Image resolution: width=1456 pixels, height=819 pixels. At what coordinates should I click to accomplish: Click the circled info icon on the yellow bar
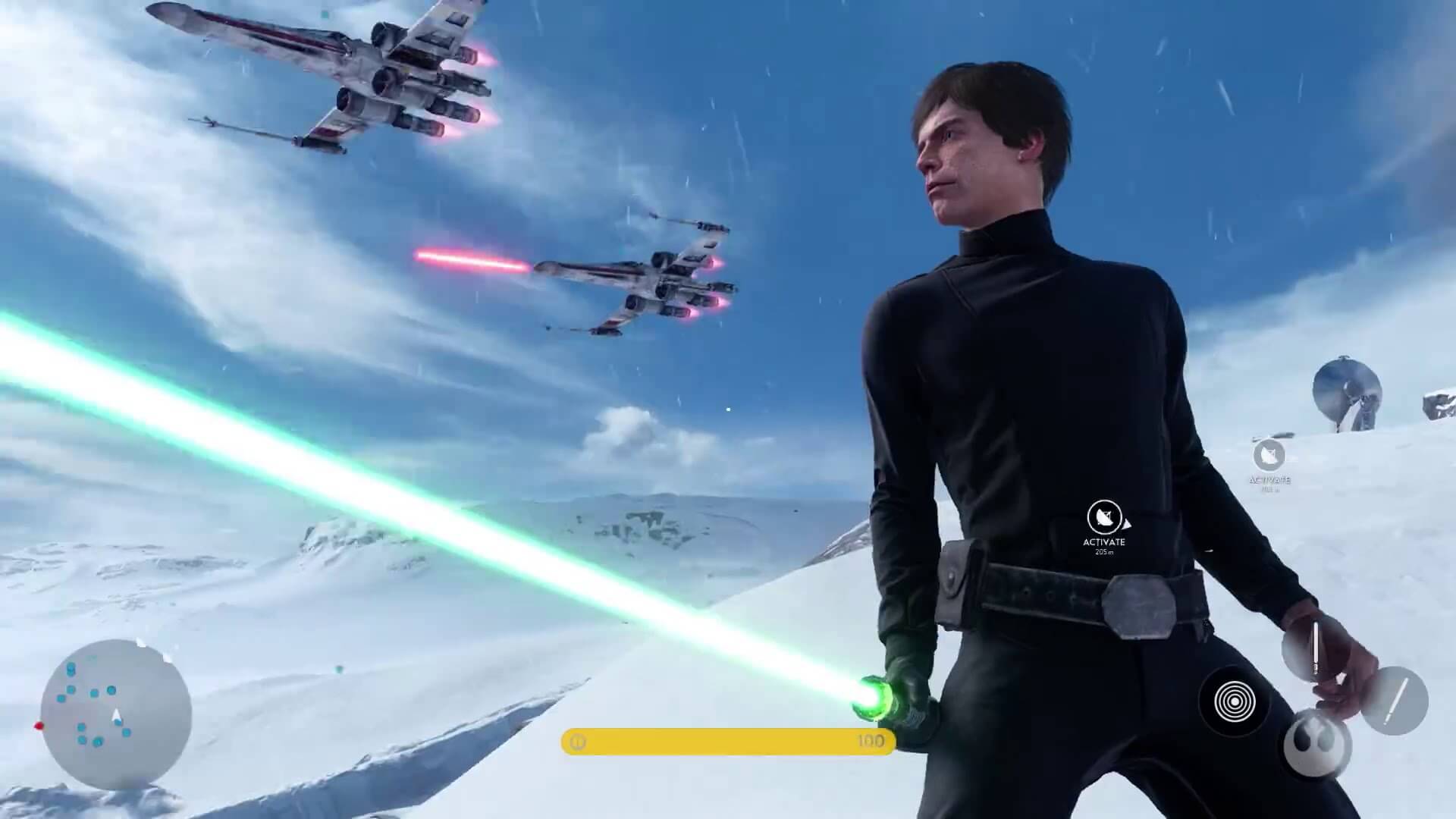pyautogui.click(x=578, y=742)
